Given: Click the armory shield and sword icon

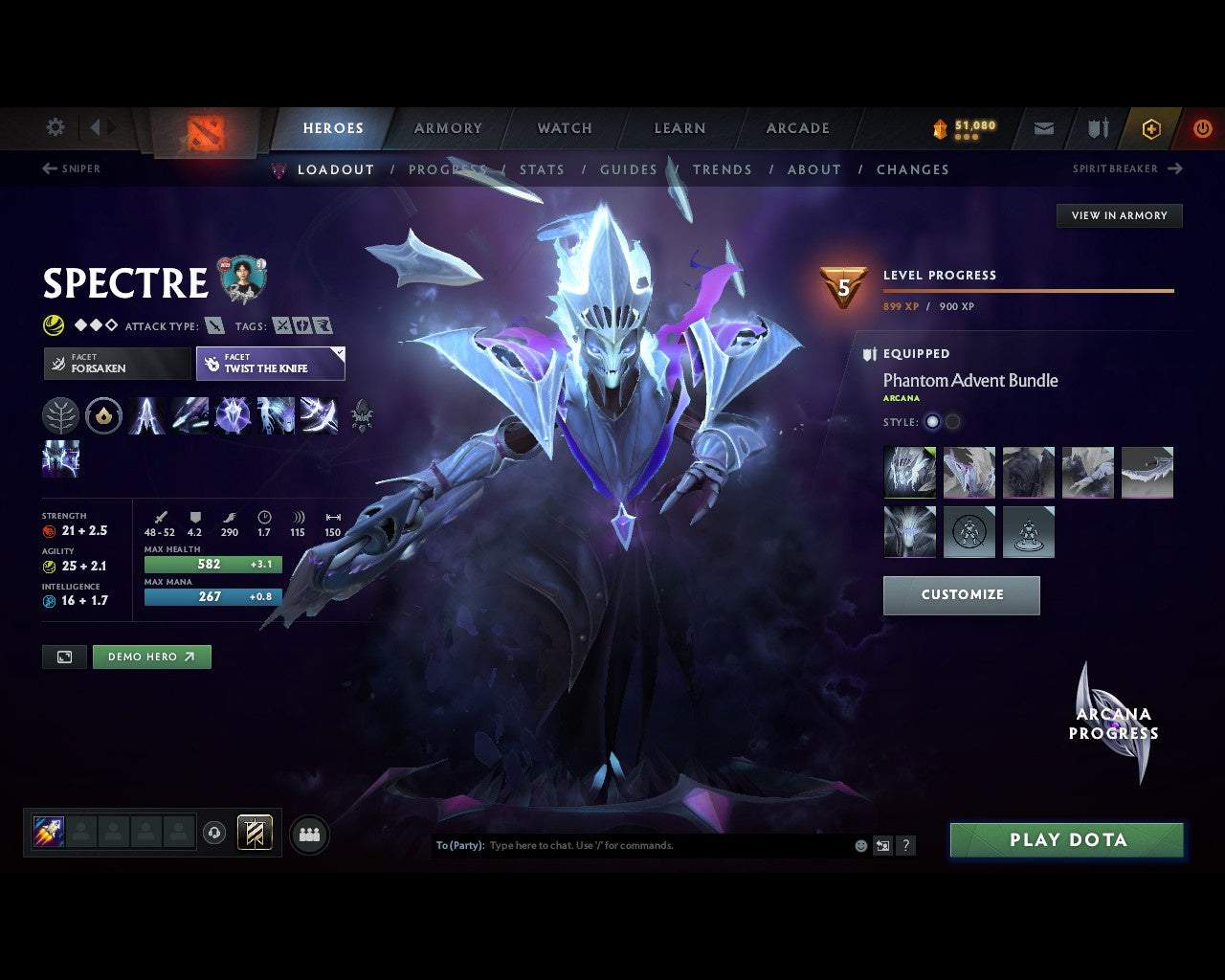Looking at the screenshot, I should 1096,127.
